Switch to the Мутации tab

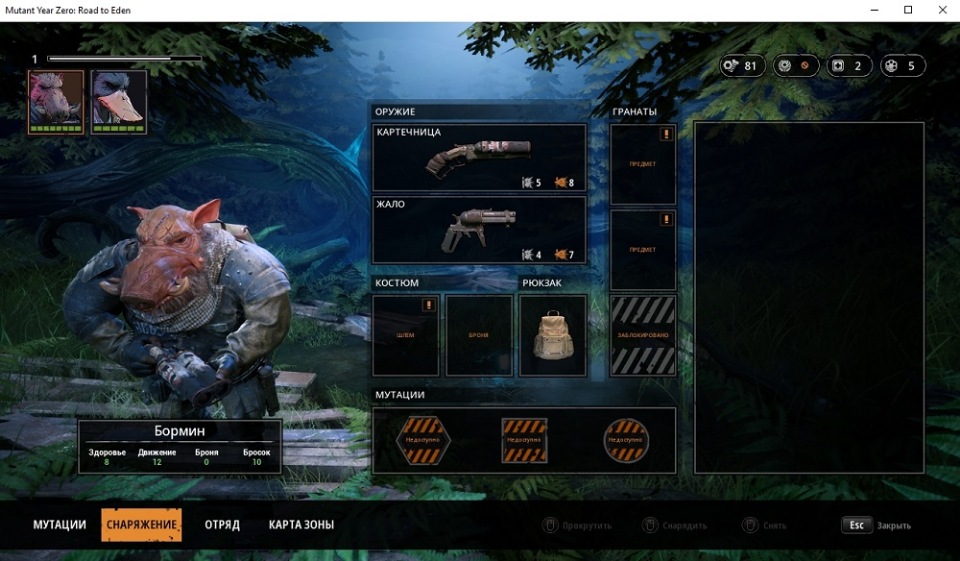[59, 525]
